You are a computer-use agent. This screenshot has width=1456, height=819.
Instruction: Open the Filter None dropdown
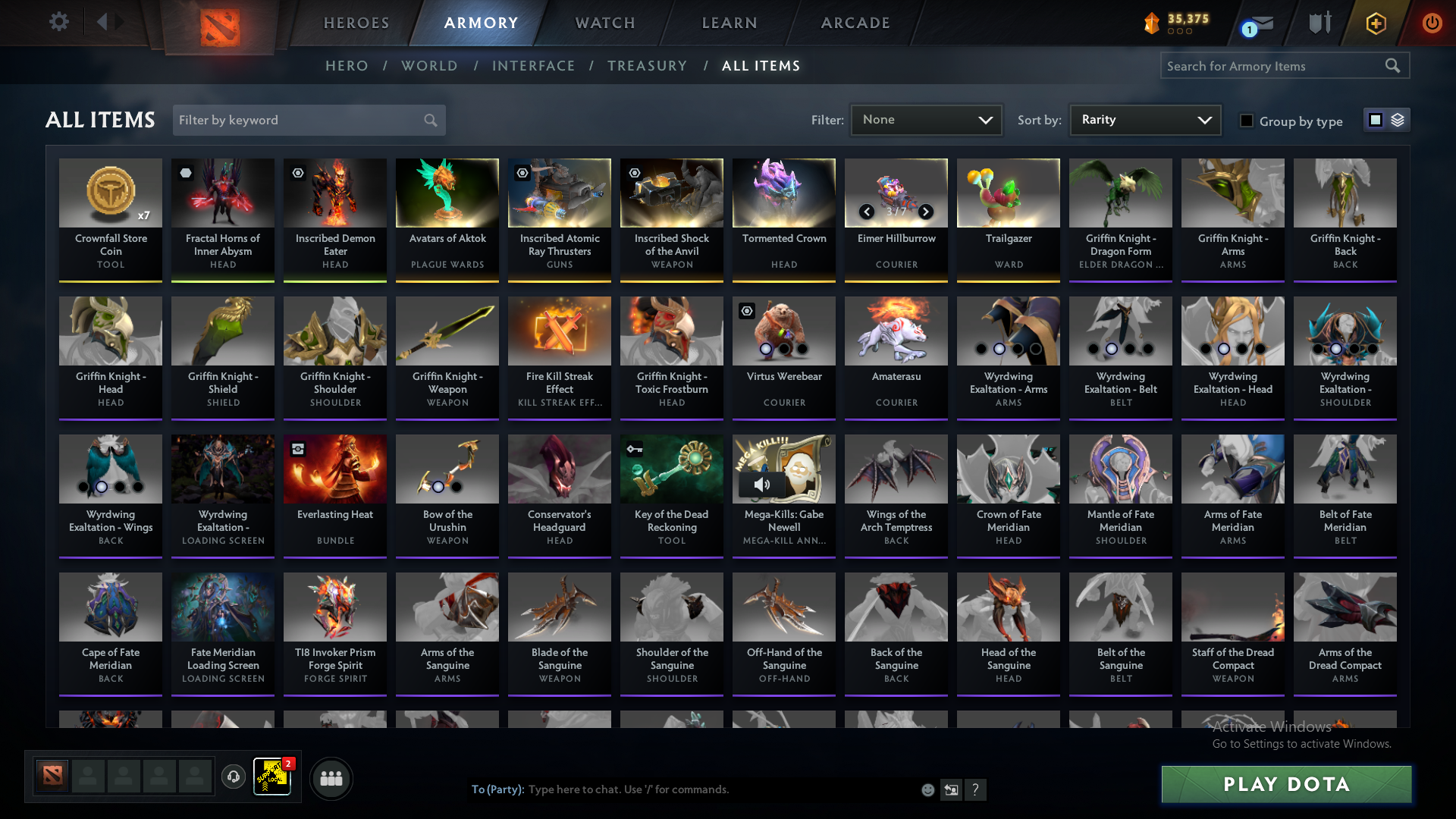[x=926, y=120]
